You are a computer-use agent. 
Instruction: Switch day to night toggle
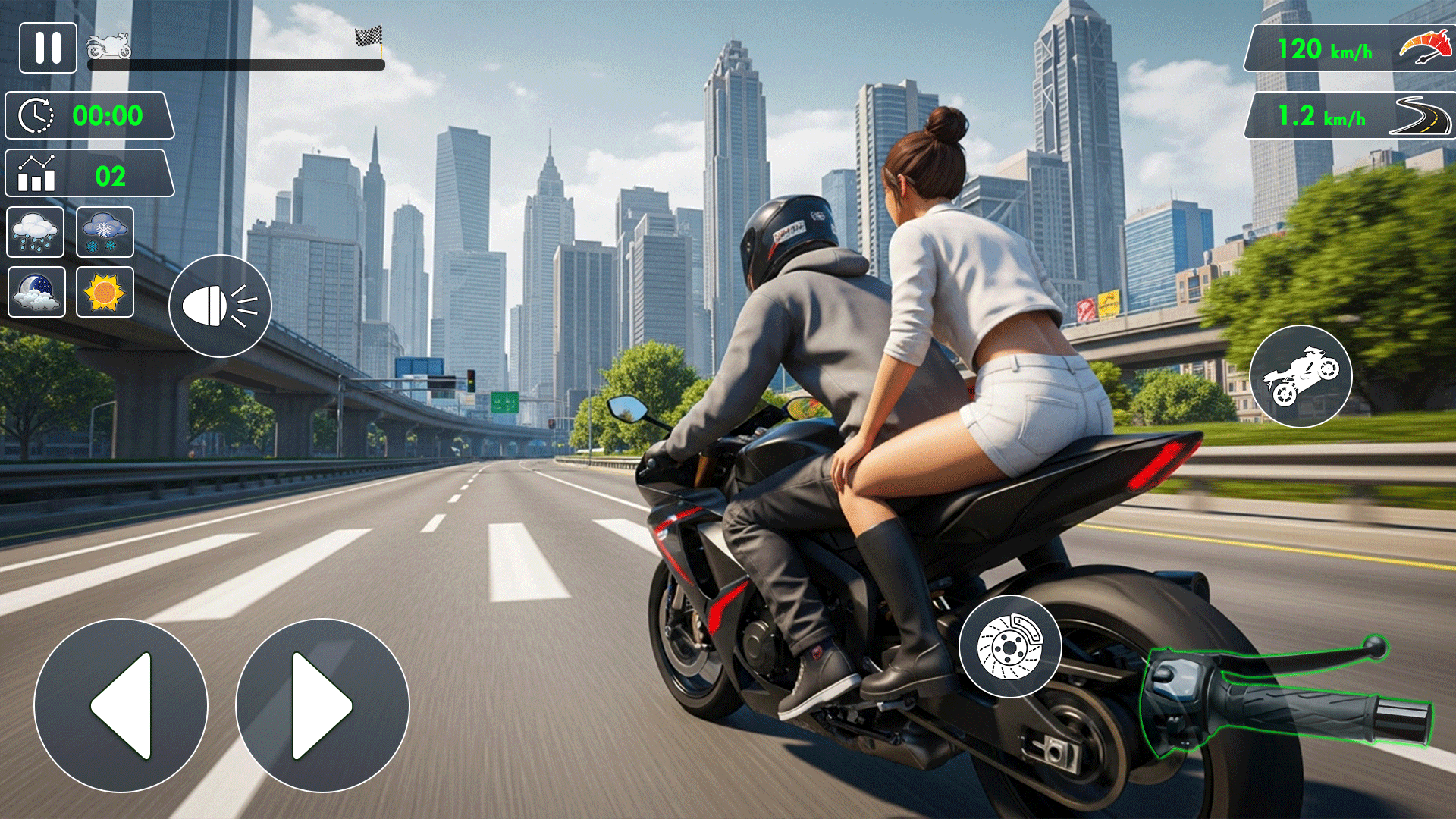(36, 292)
